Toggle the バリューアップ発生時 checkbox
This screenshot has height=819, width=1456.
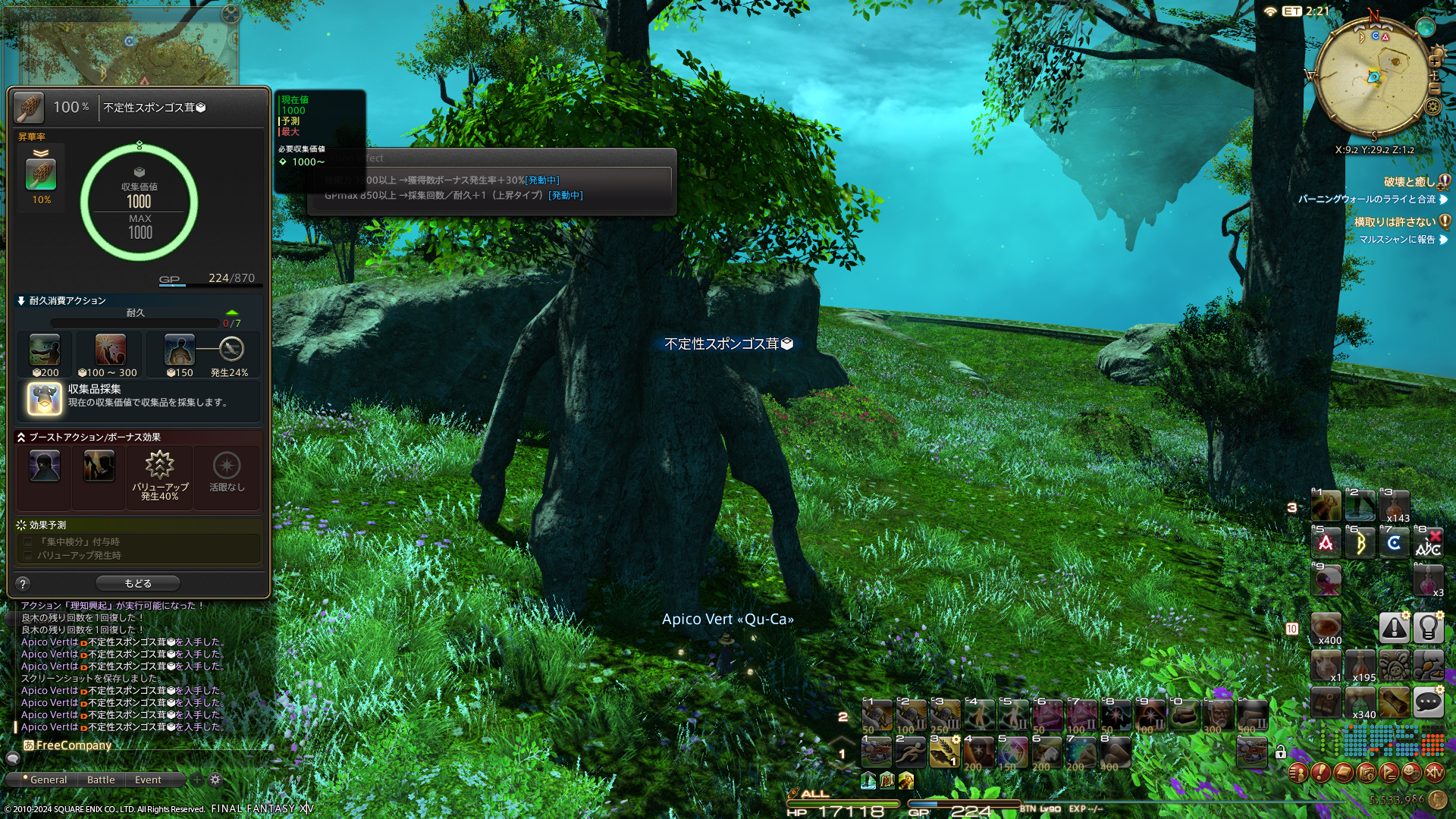pyautogui.click(x=28, y=556)
